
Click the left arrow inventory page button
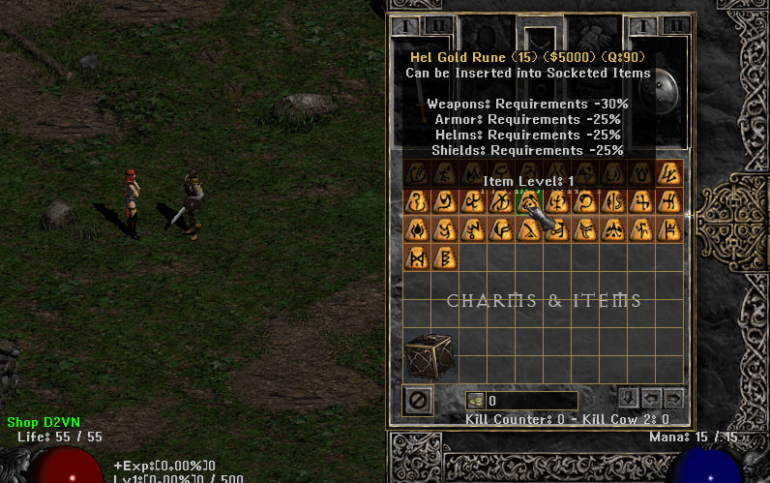click(x=652, y=397)
